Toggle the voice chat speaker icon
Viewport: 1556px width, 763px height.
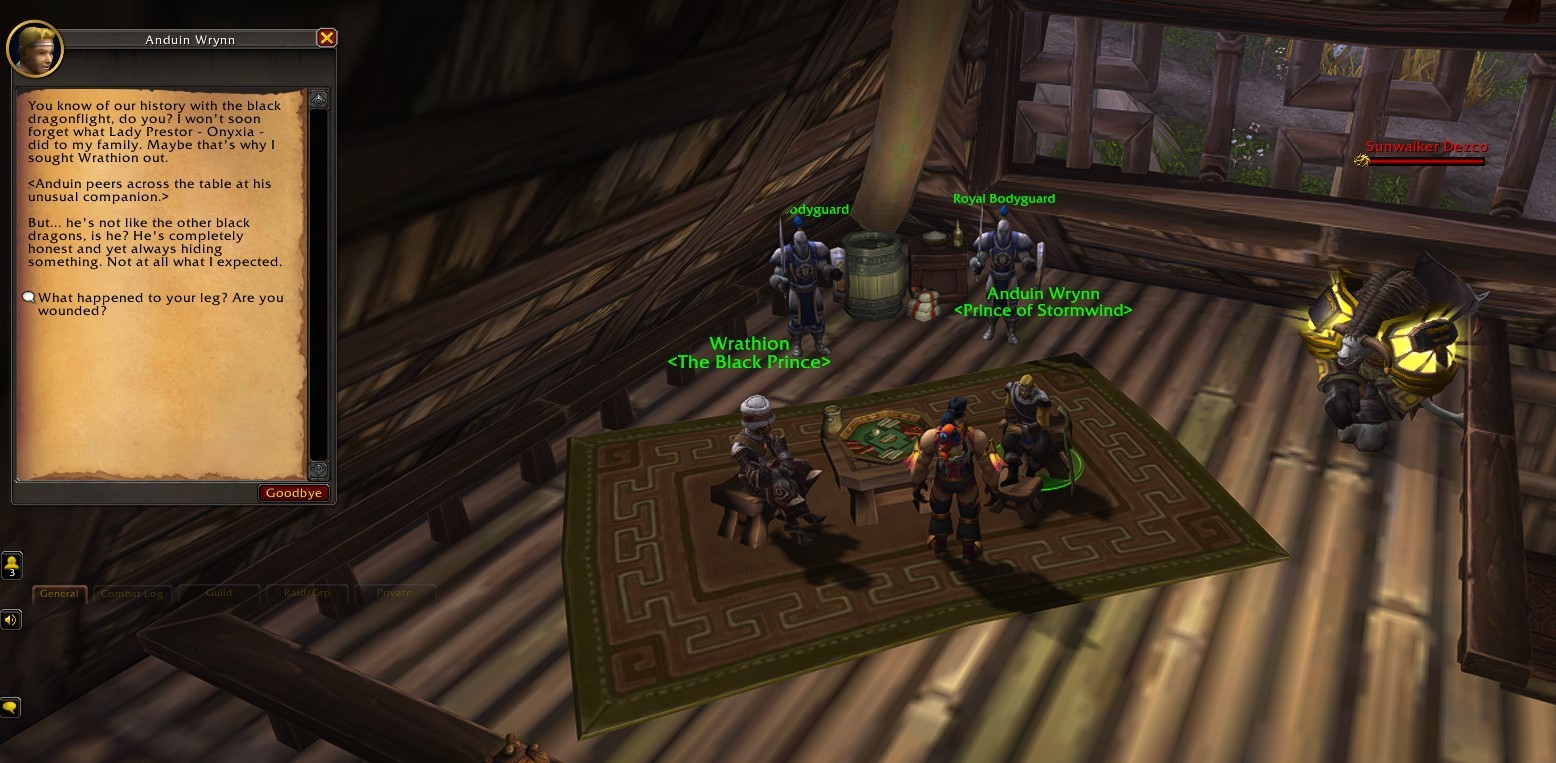point(11,620)
